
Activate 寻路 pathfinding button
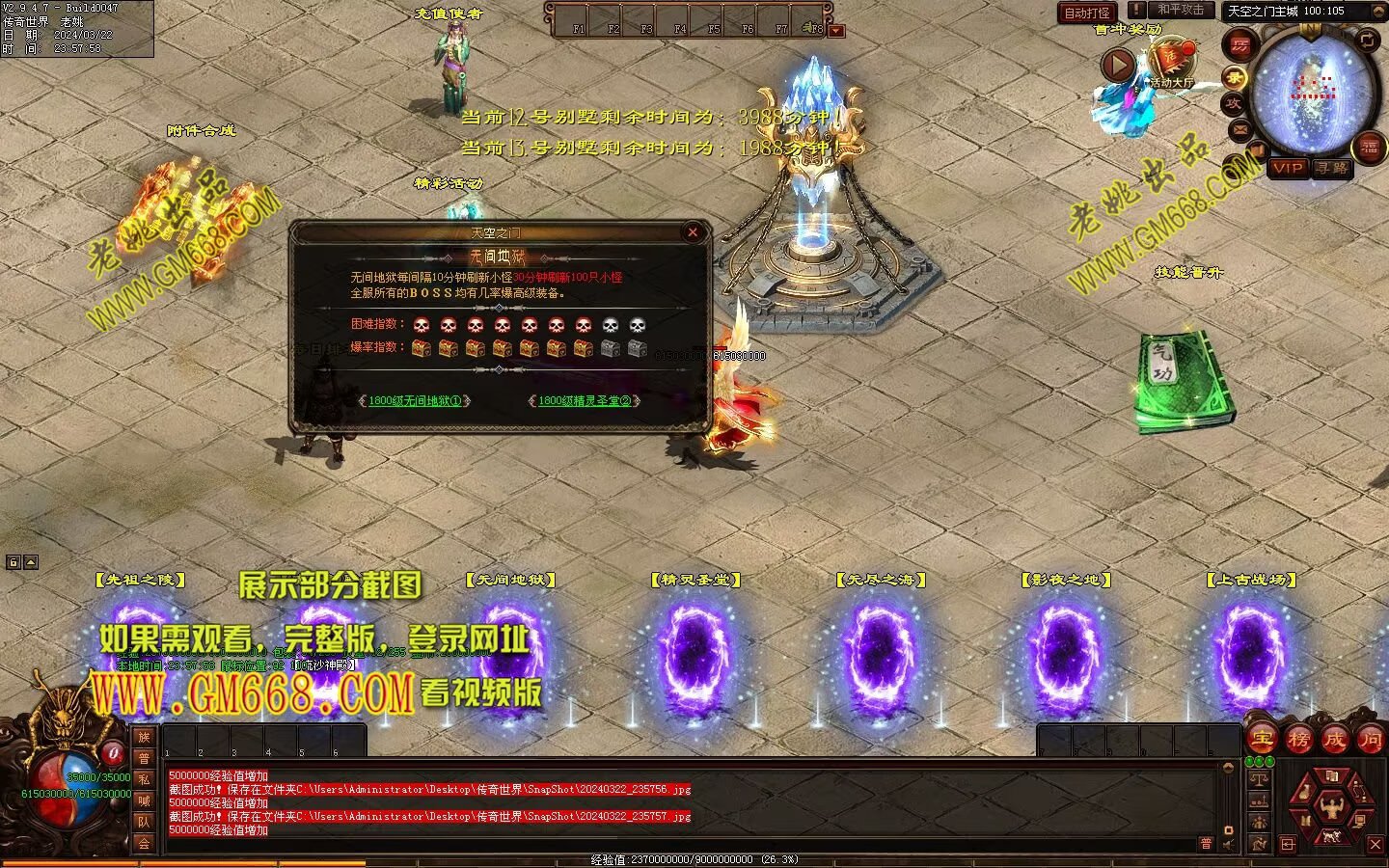coord(1332,168)
